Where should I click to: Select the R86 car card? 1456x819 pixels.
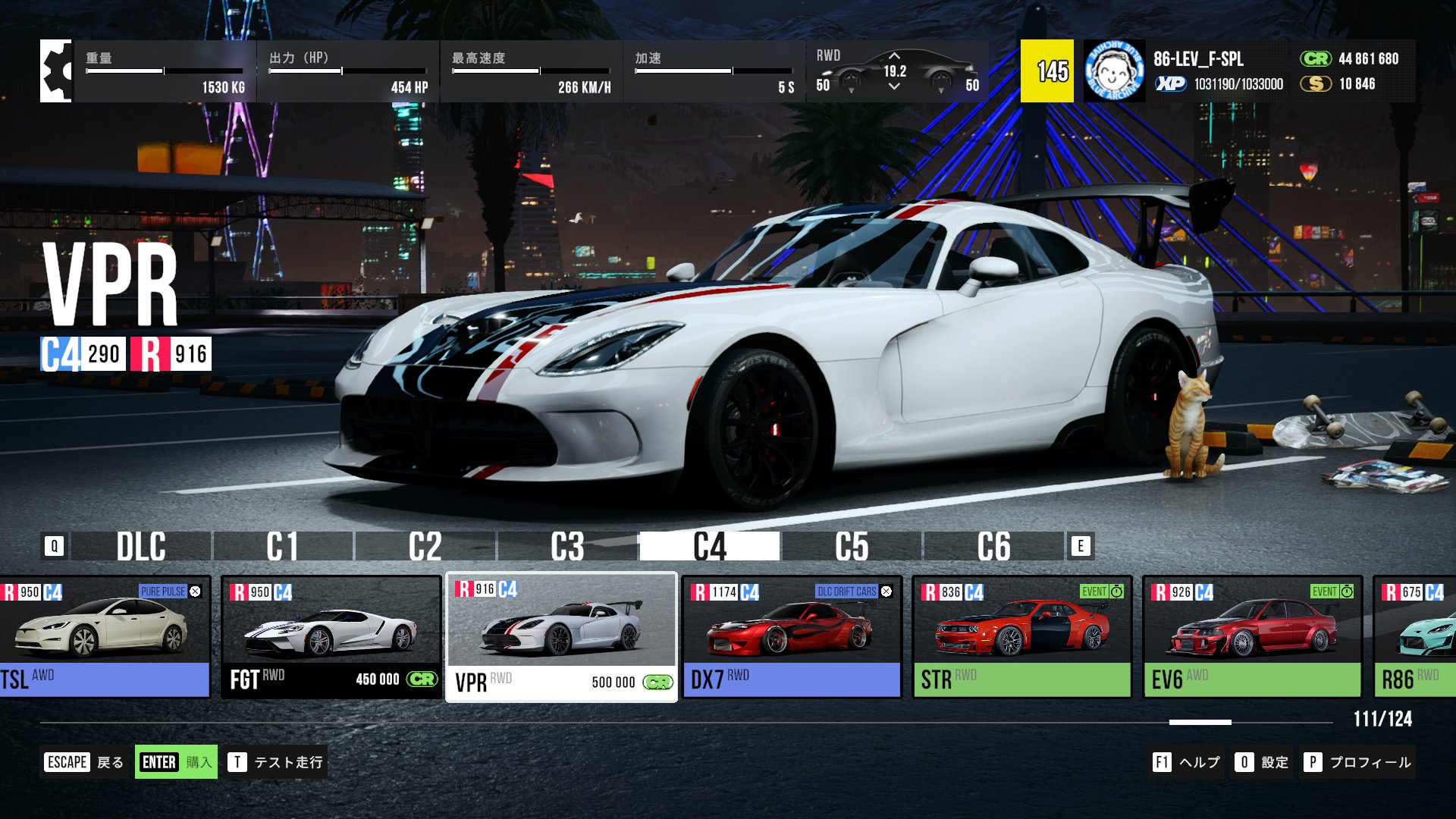click(x=1415, y=637)
